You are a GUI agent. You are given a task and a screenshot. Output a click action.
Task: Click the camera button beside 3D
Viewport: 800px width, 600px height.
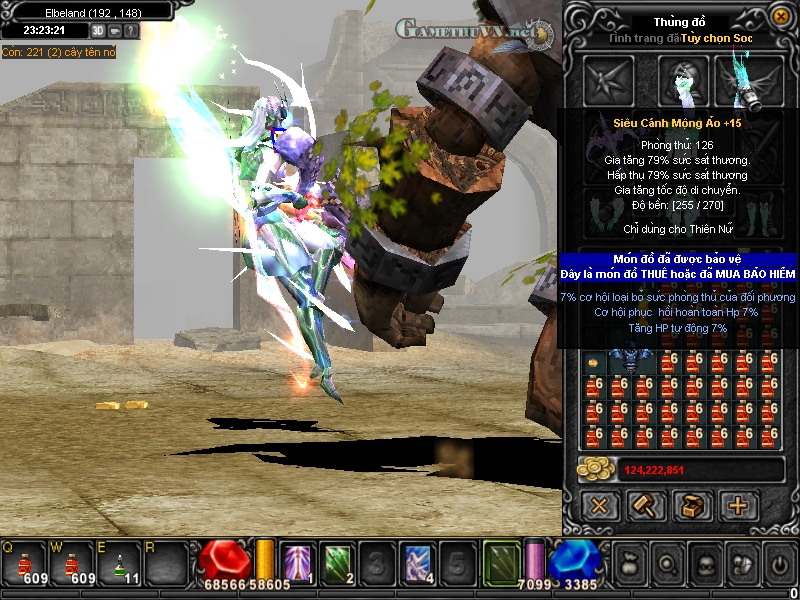[115, 31]
